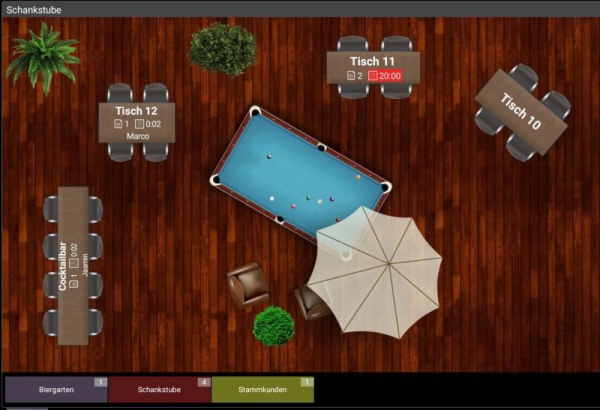Open the Stammkunden tab
This screenshot has width=600, height=410.
tap(262, 389)
